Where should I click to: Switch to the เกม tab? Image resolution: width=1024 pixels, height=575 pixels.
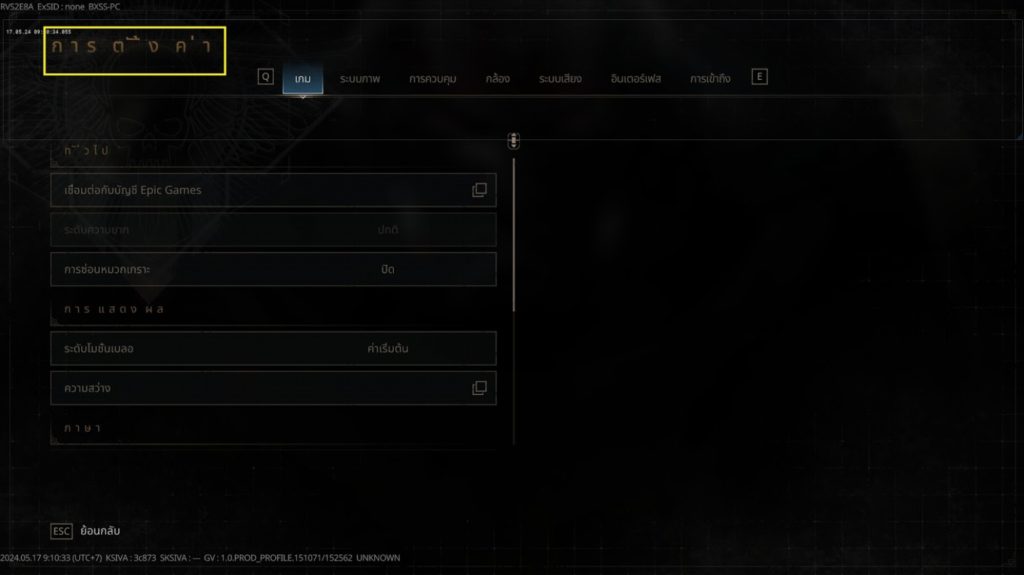[302, 78]
